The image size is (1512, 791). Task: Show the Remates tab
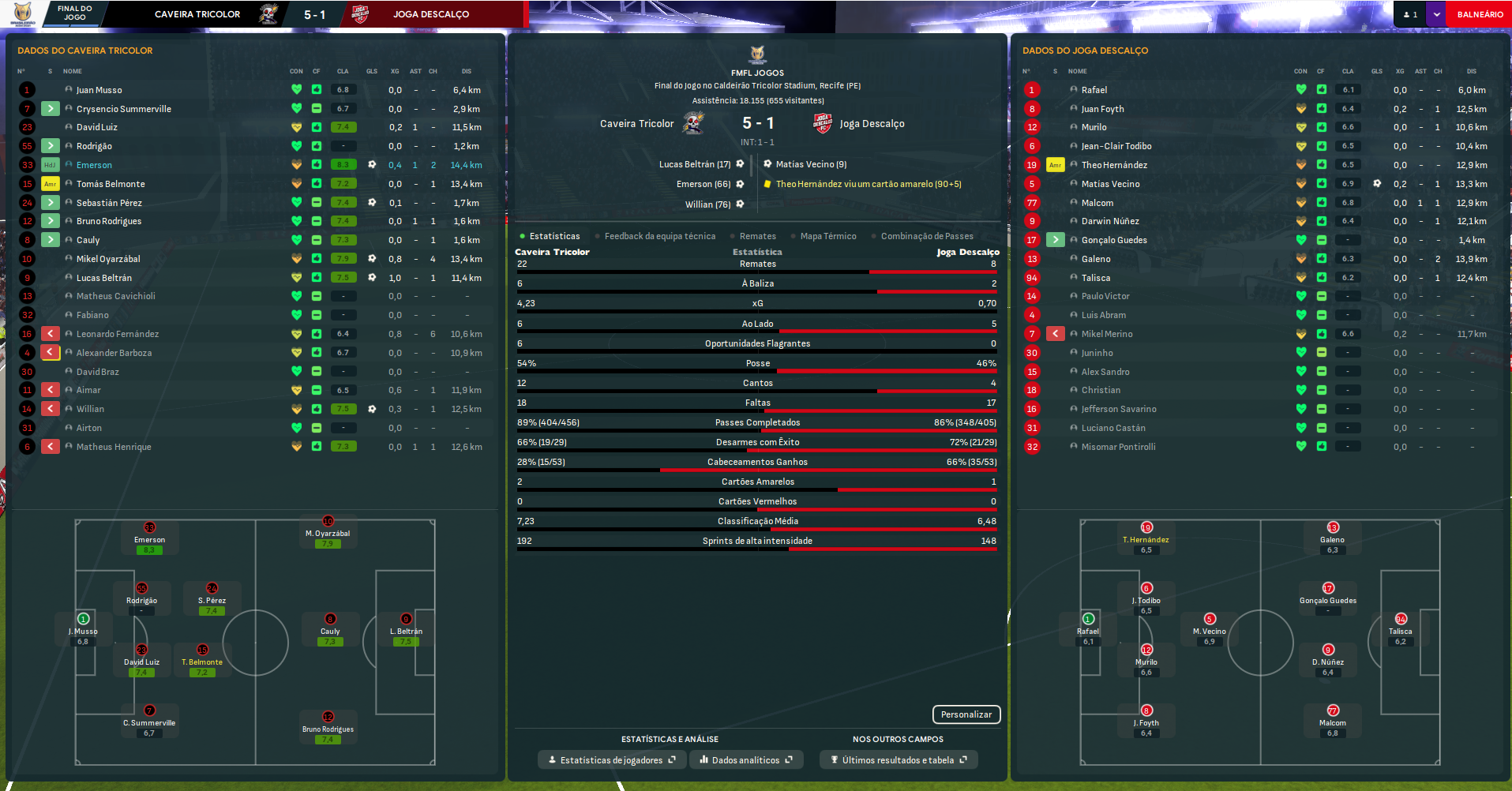[757, 236]
